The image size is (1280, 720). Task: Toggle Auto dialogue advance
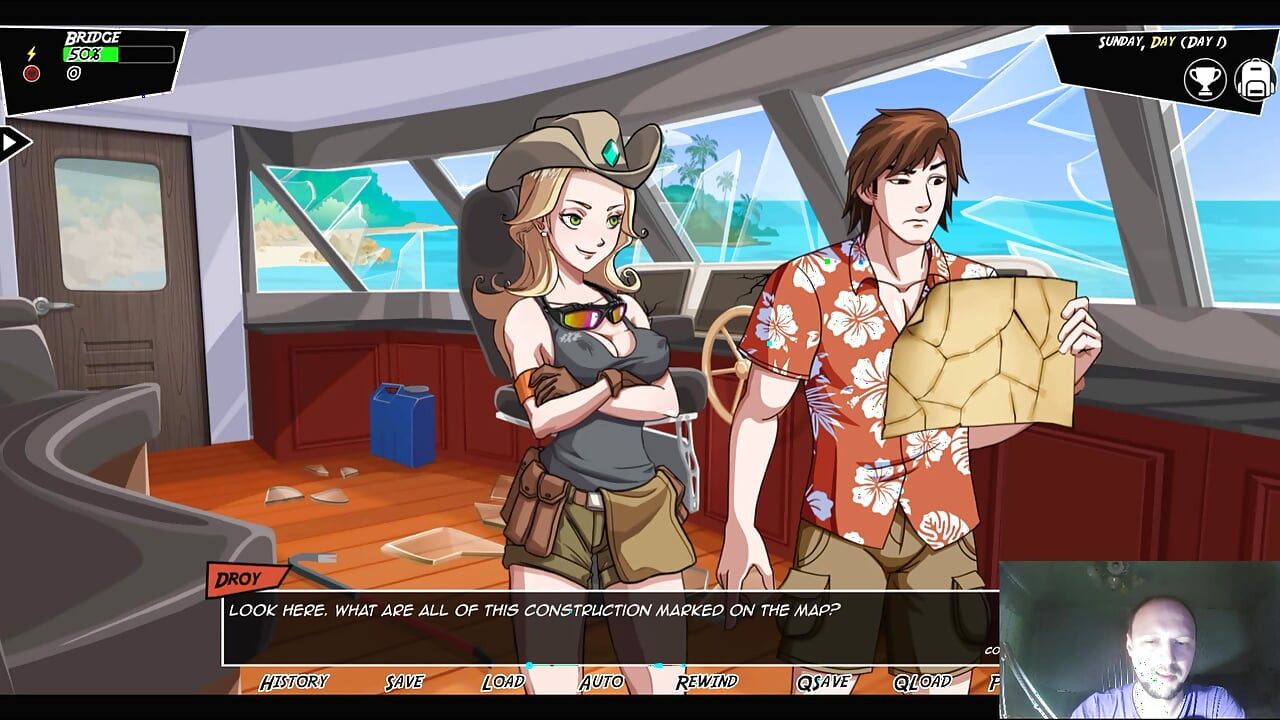pos(601,682)
